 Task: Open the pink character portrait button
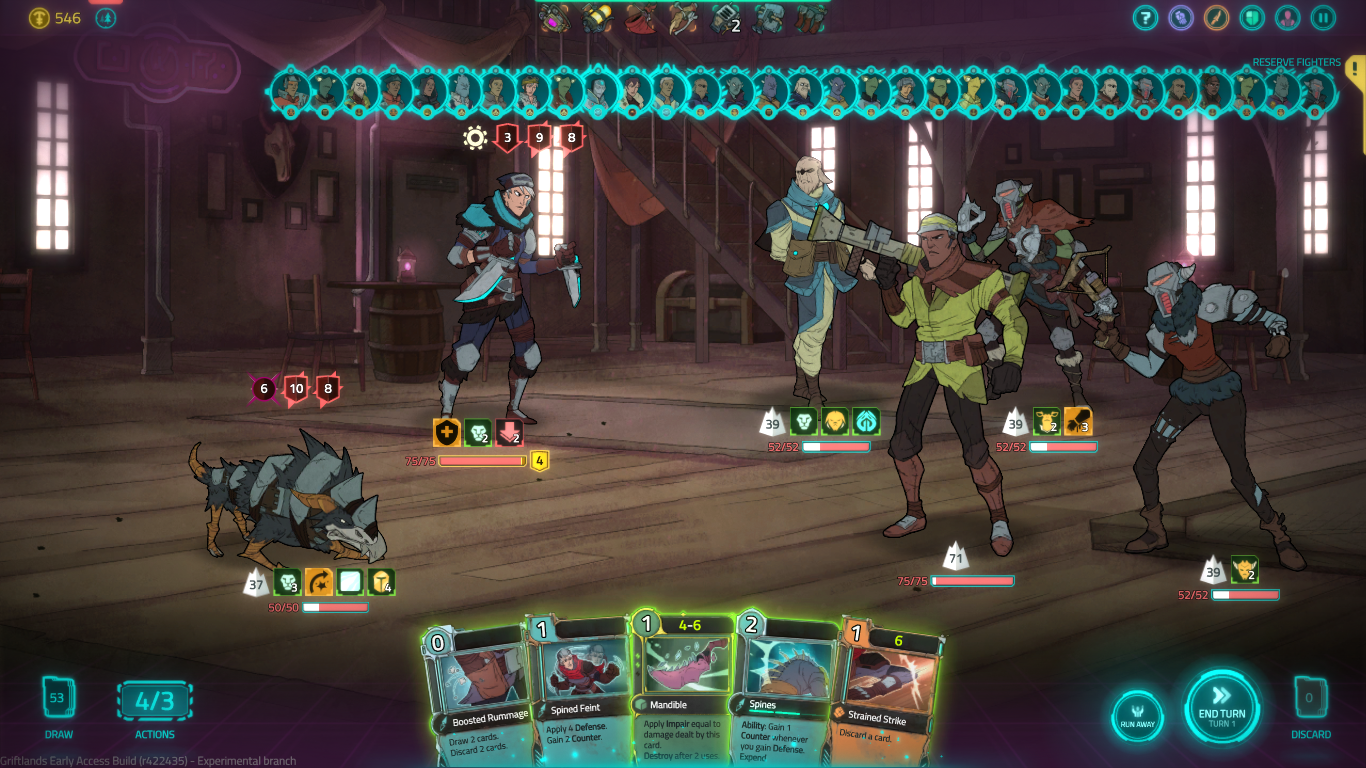pyautogui.click(x=1288, y=17)
